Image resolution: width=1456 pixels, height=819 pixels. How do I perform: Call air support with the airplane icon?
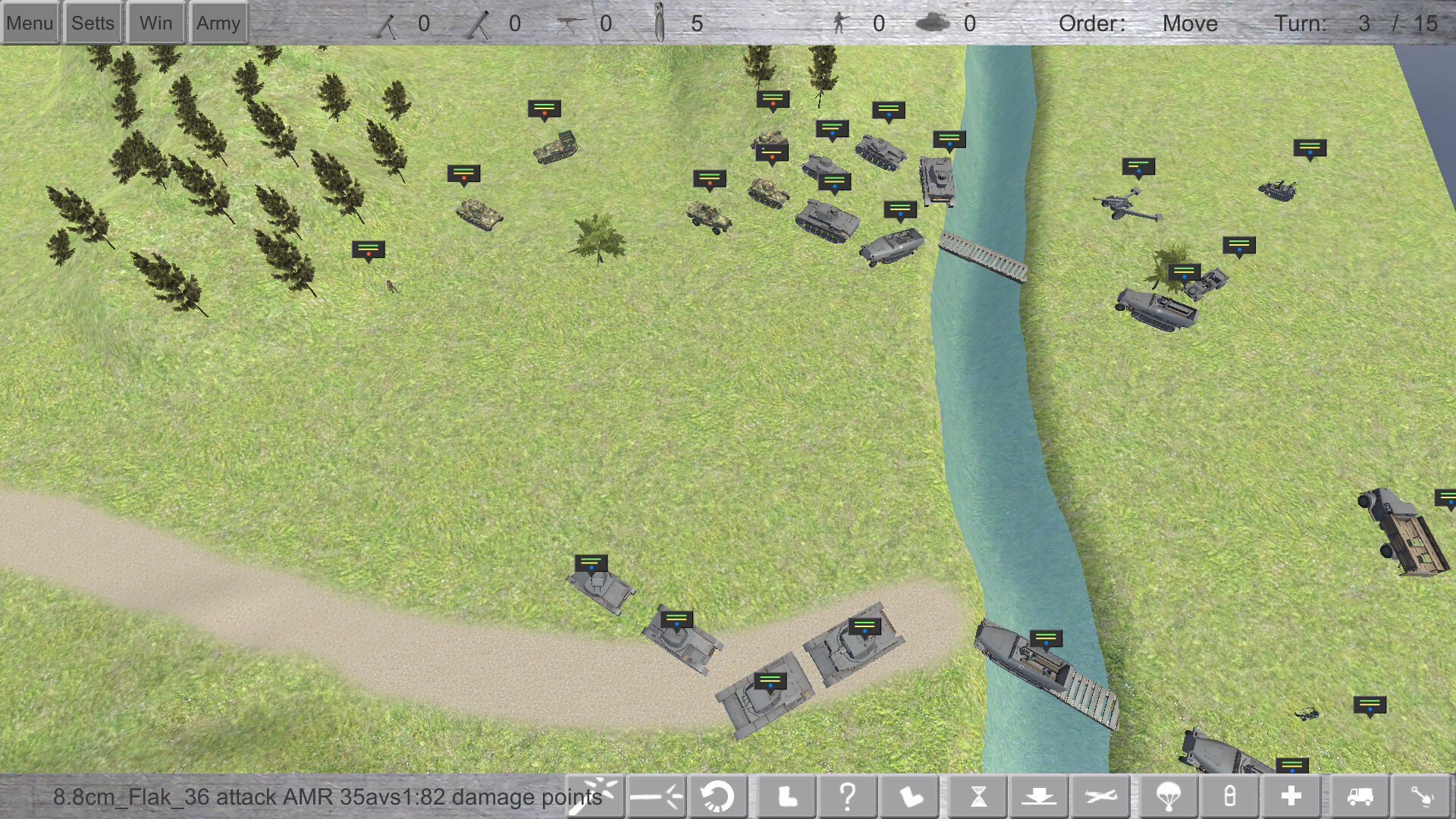tap(1102, 796)
